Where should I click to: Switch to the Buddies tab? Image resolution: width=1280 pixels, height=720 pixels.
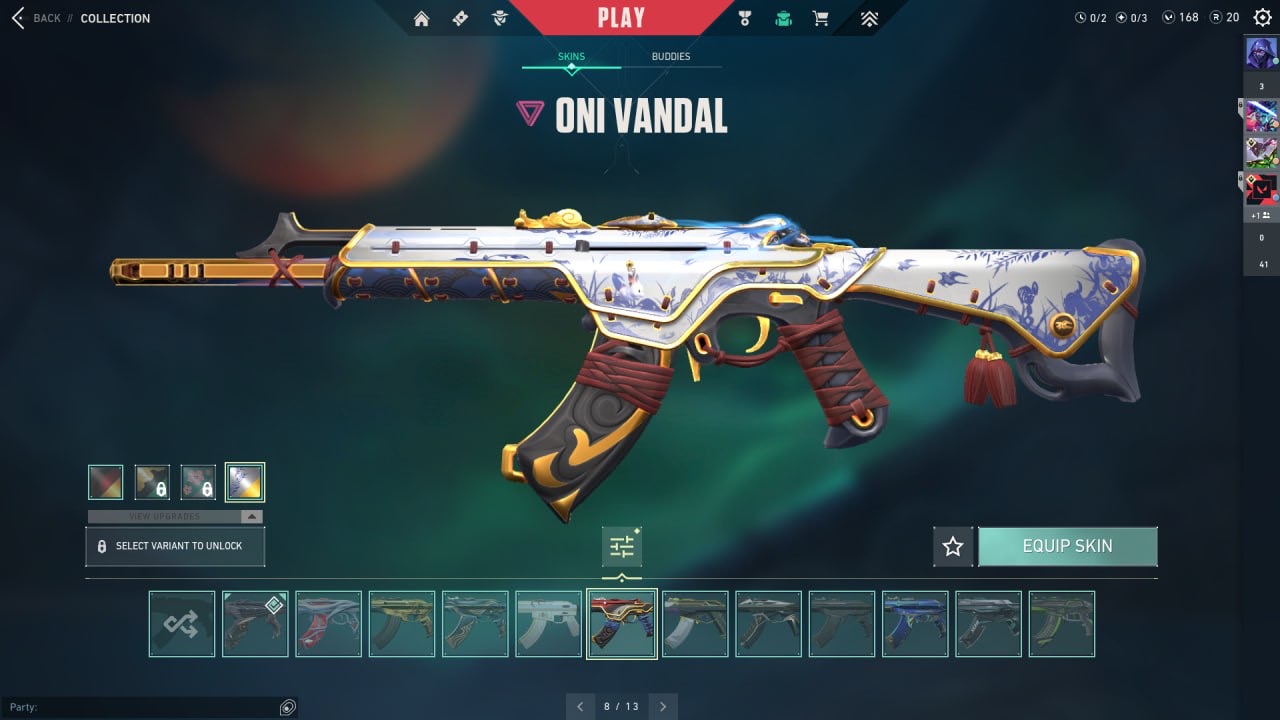click(670, 57)
